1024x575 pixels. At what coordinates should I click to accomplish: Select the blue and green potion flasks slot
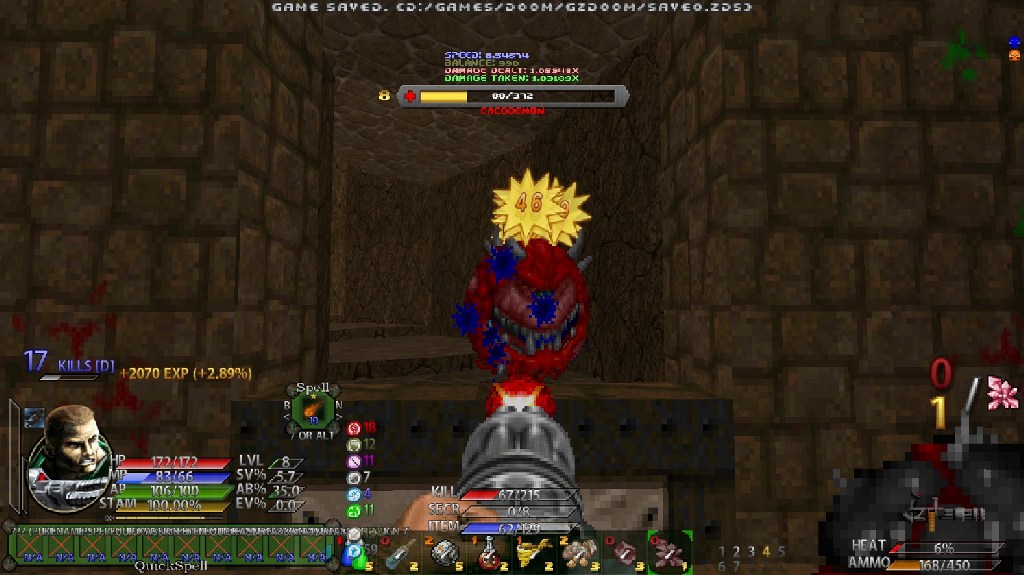click(355, 553)
